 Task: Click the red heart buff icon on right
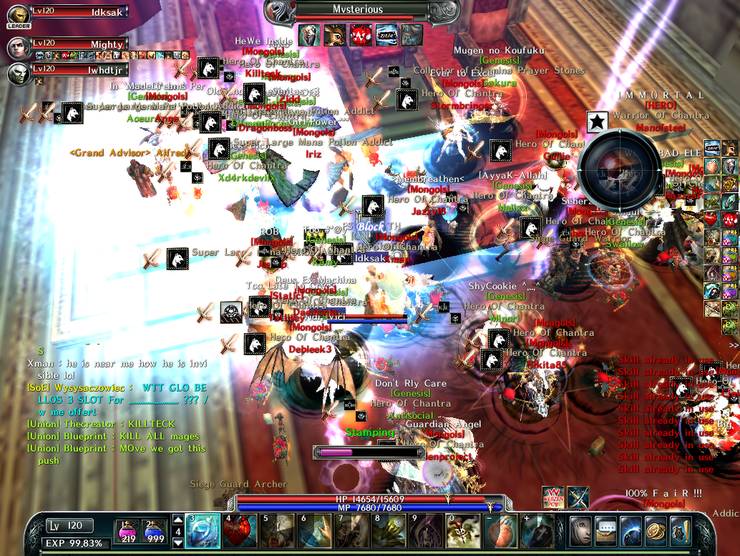click(x=710, y=218)
